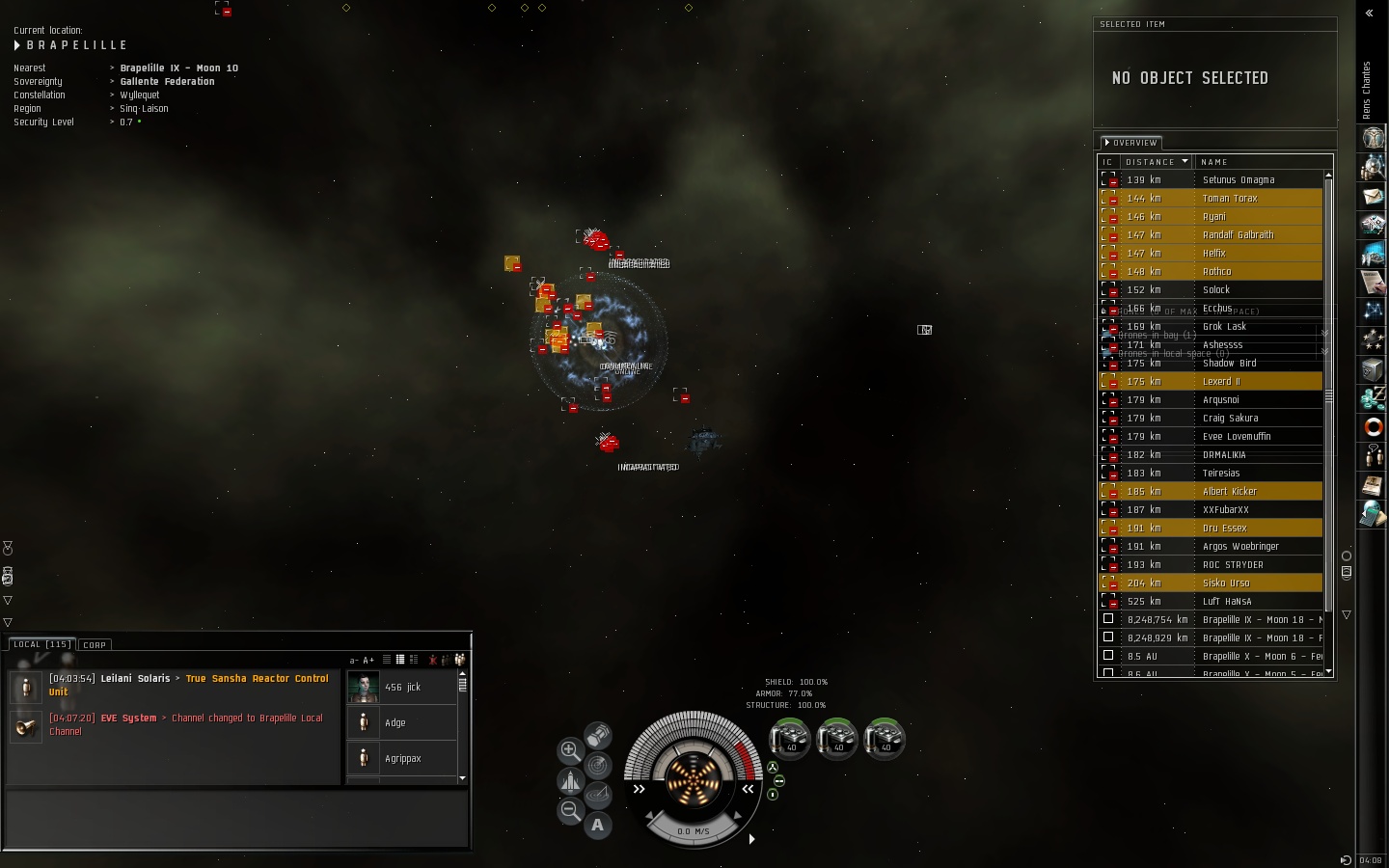
Task: Select Toman Torax overview row
Action: click(1230, 199)
